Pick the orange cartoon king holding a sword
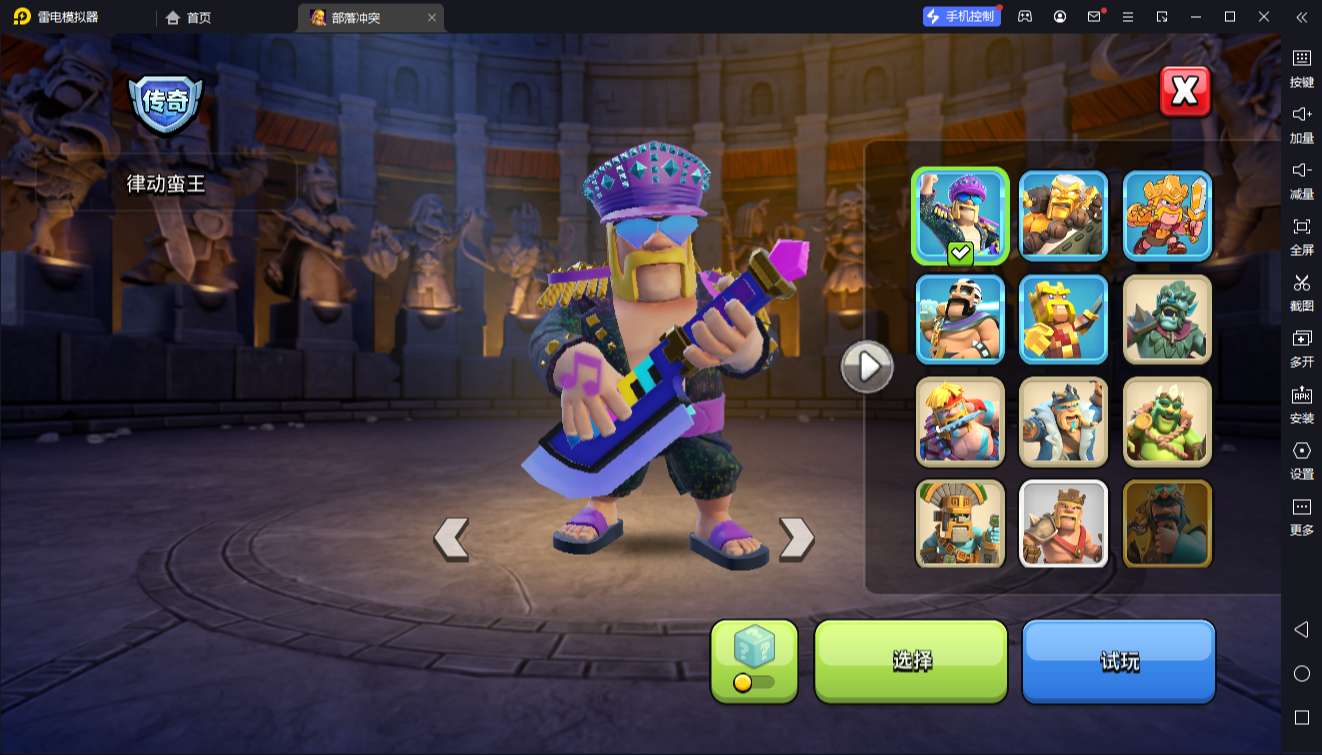1322x755 pixels. pos(1167,216)
